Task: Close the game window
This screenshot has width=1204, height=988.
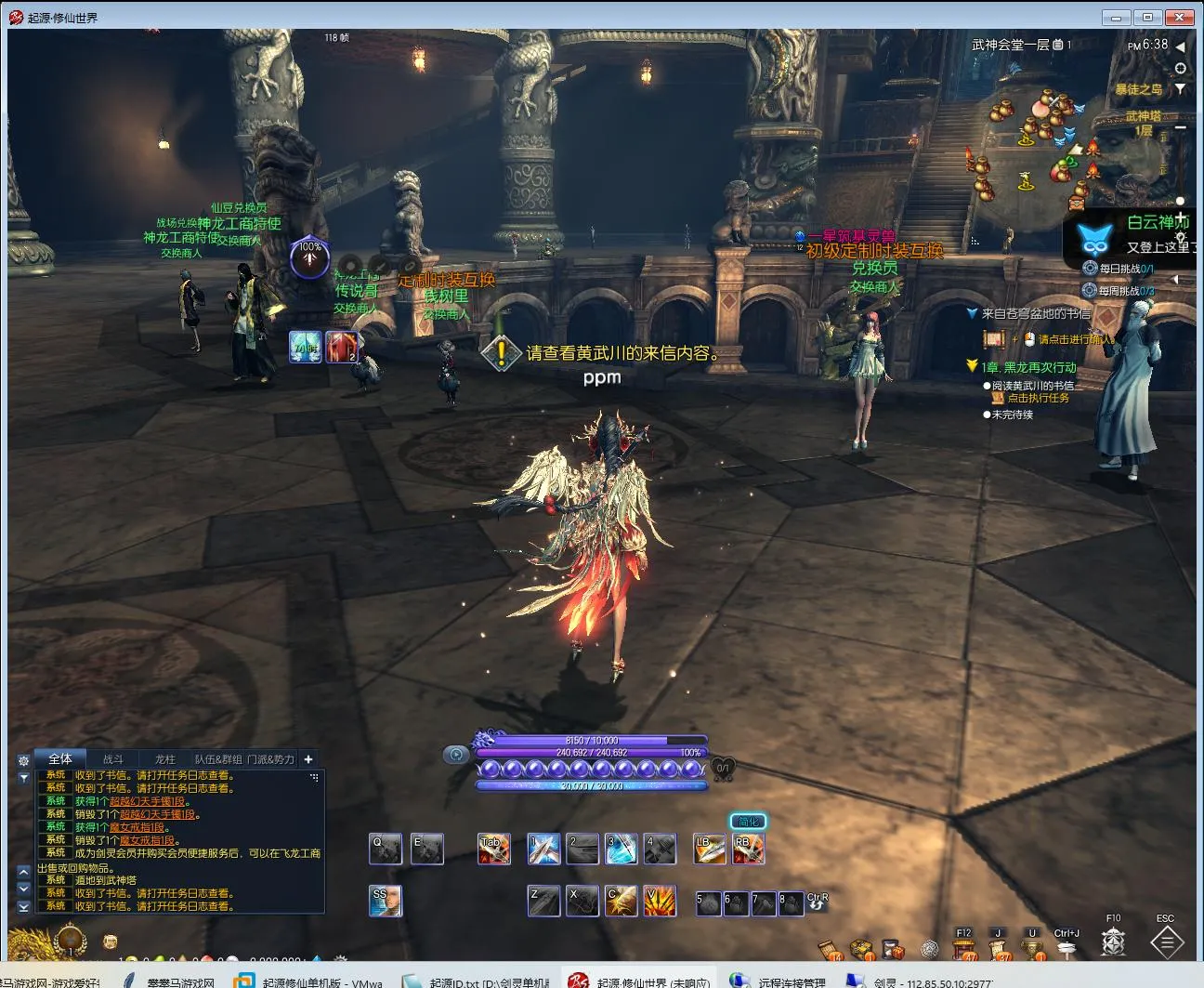Action: [x=1181, y=17]
